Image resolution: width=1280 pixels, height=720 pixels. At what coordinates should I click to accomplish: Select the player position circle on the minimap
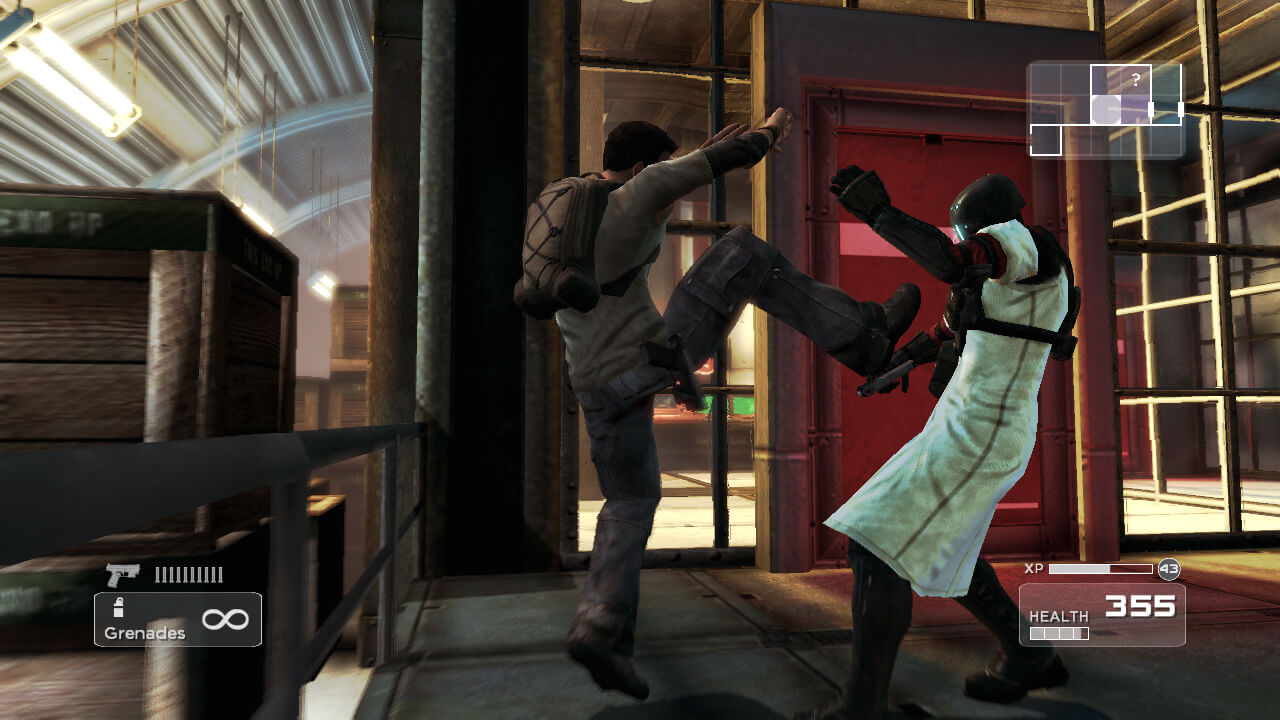click(1106, 108)
